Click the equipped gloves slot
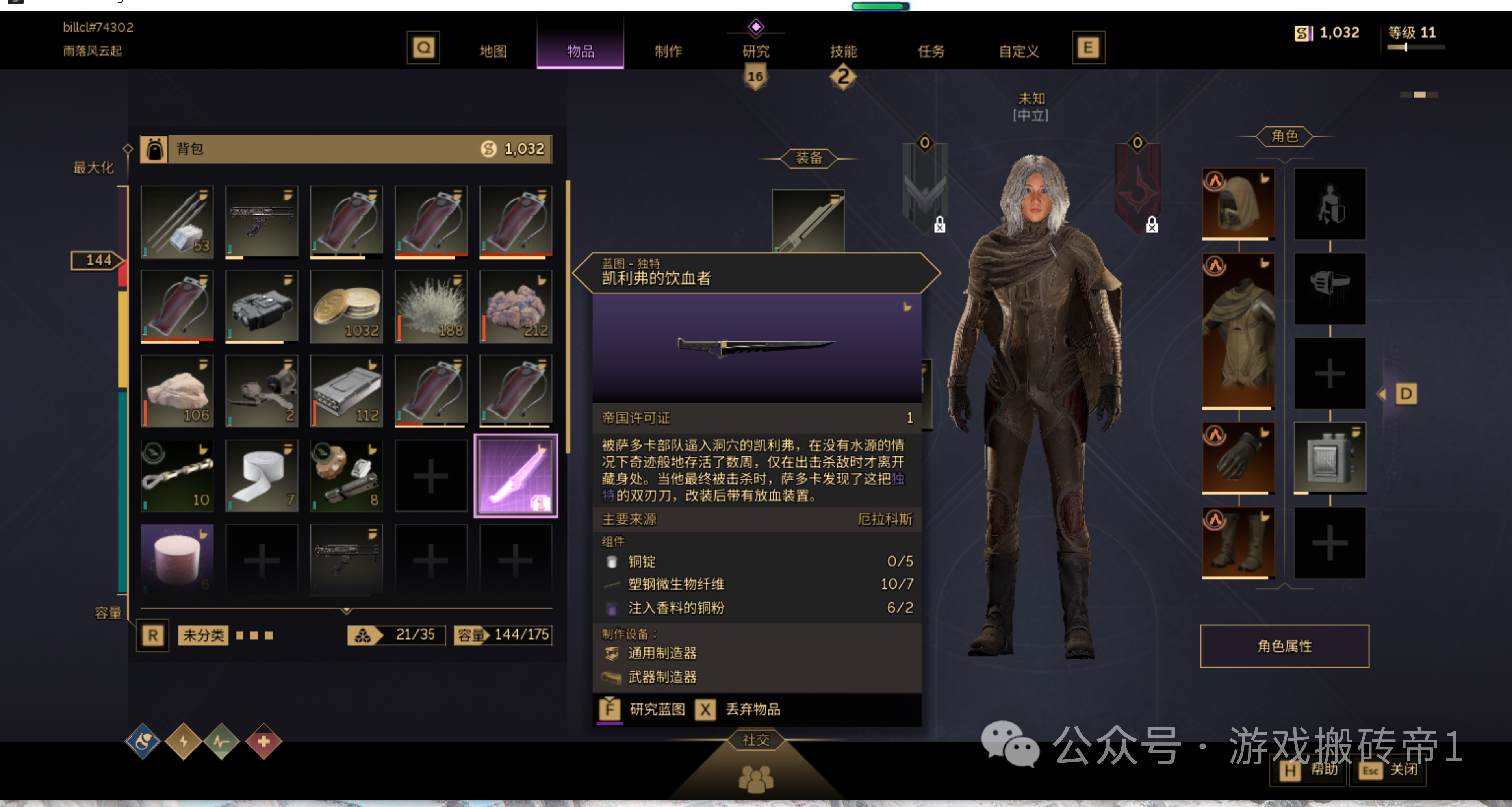 pyautogui.click(x=1238, y=458)
